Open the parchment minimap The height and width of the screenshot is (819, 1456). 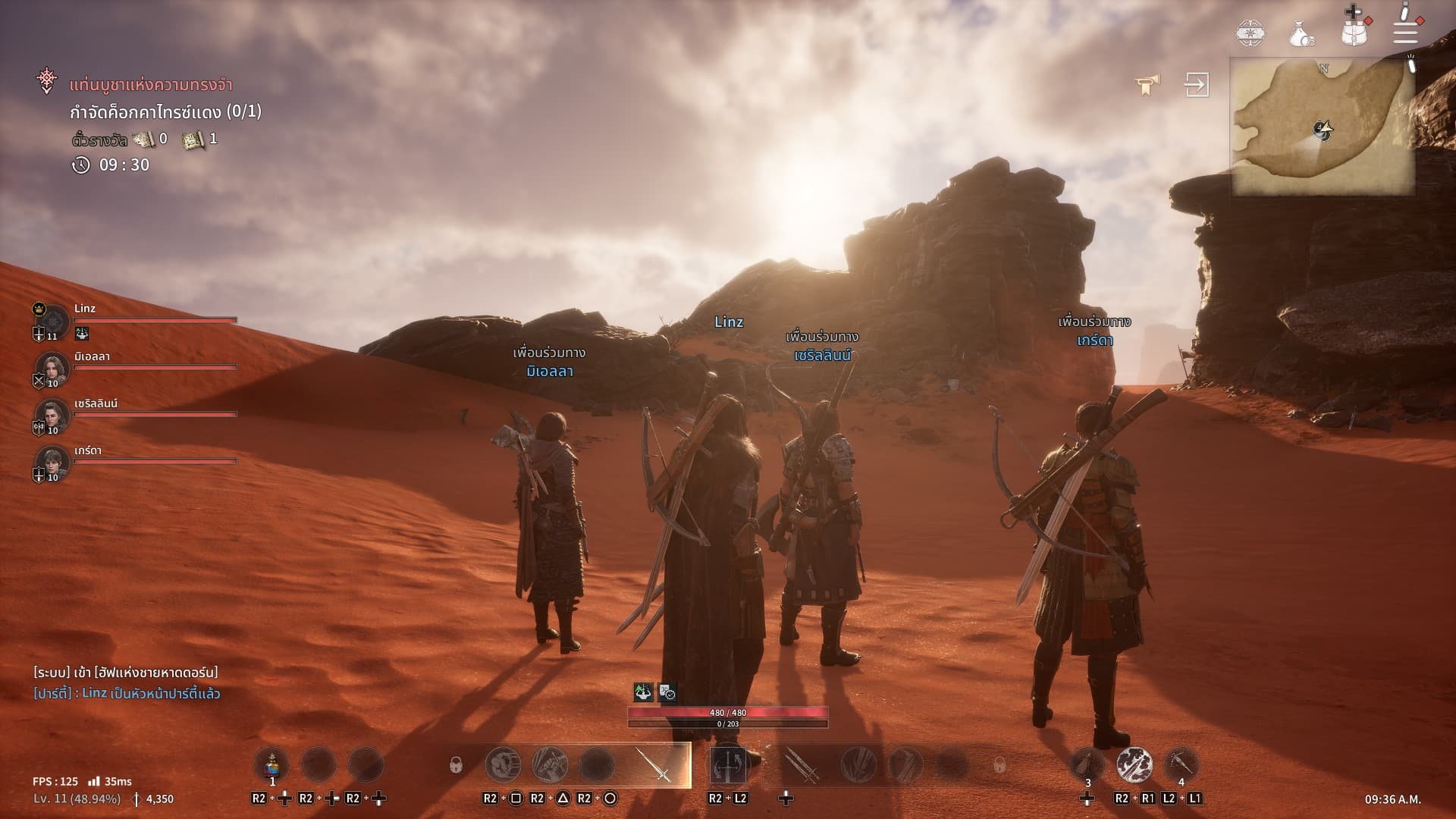click(1322, 127)
